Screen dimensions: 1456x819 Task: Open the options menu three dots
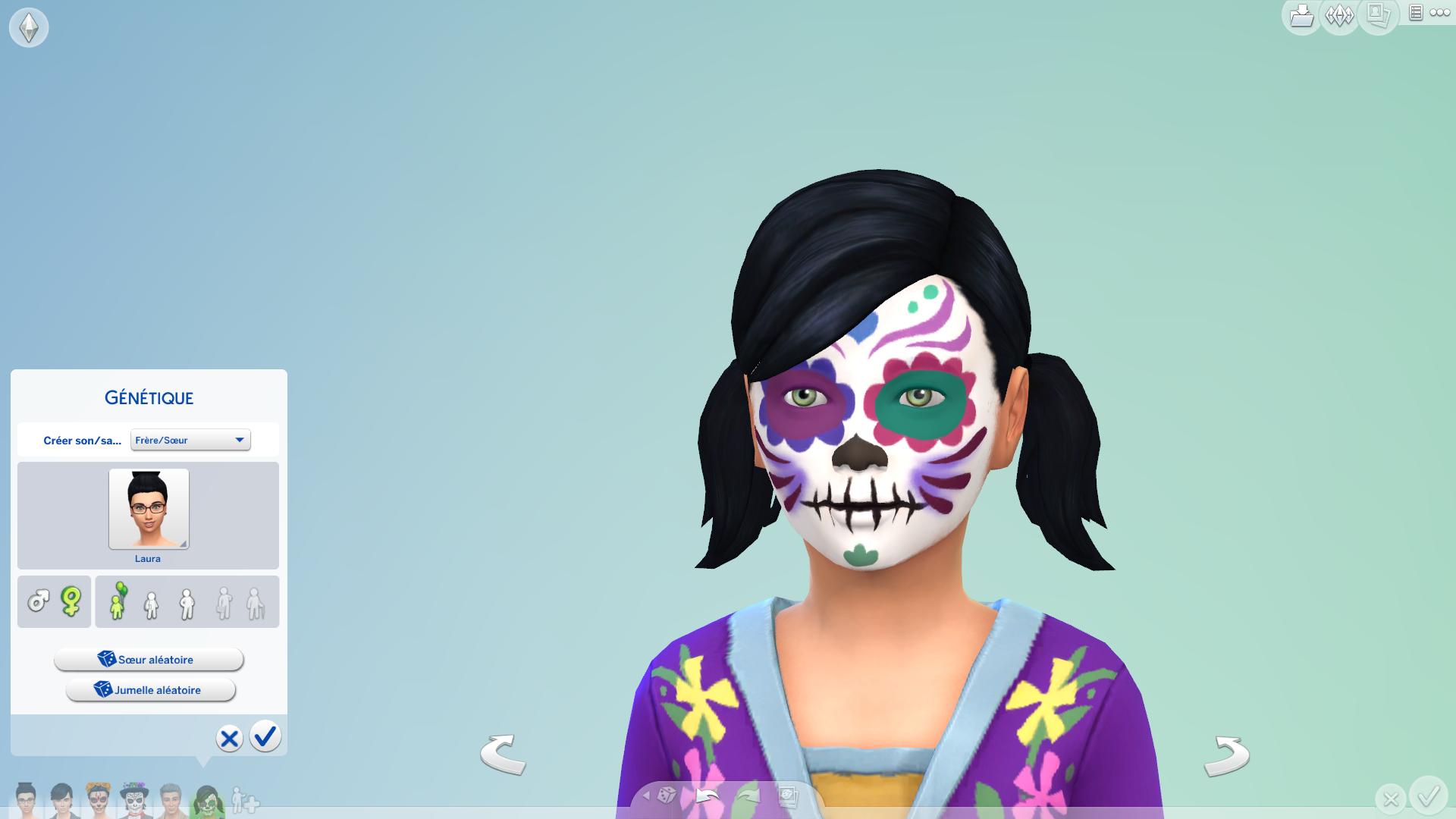pyautogui.click(x=1439, y=13)
